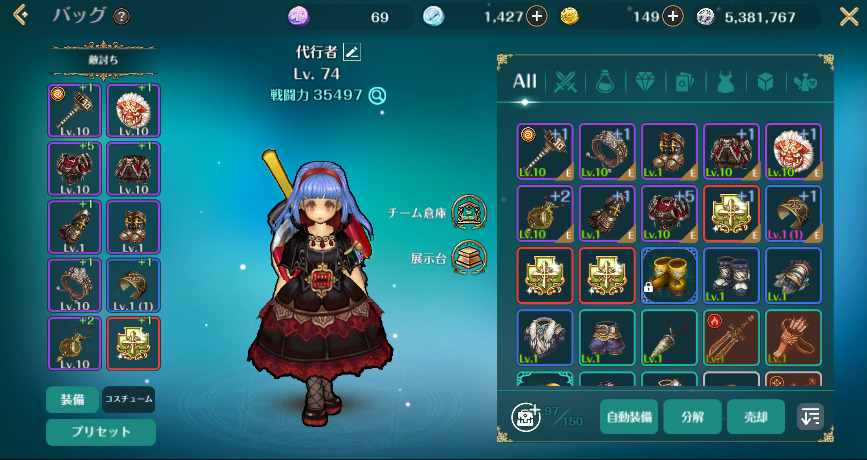
Task: Select the 装備 equipment tab
Action: pos(72,399)
